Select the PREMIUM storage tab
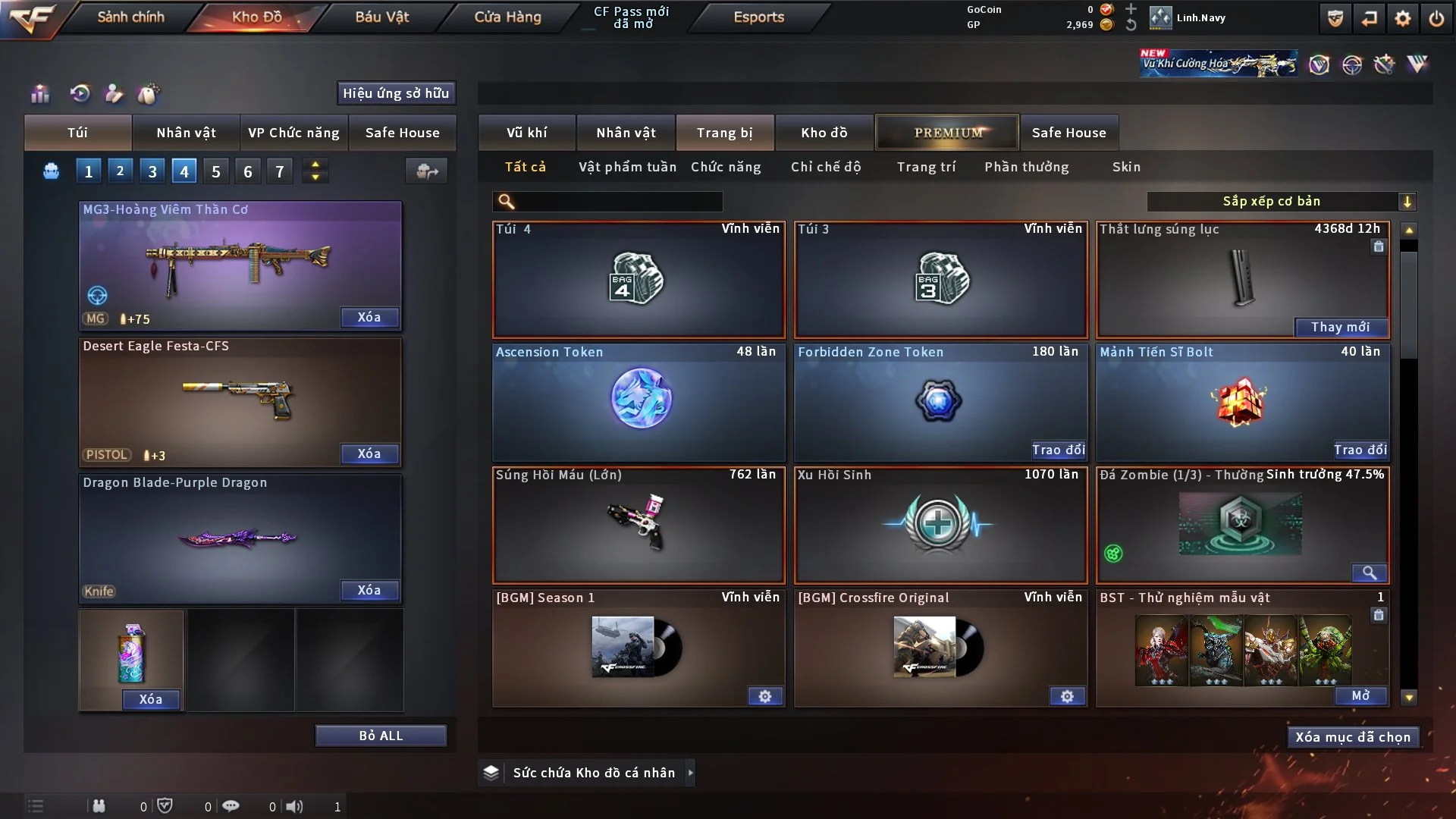Screen dimensions: 1456x819 [948, 133]
